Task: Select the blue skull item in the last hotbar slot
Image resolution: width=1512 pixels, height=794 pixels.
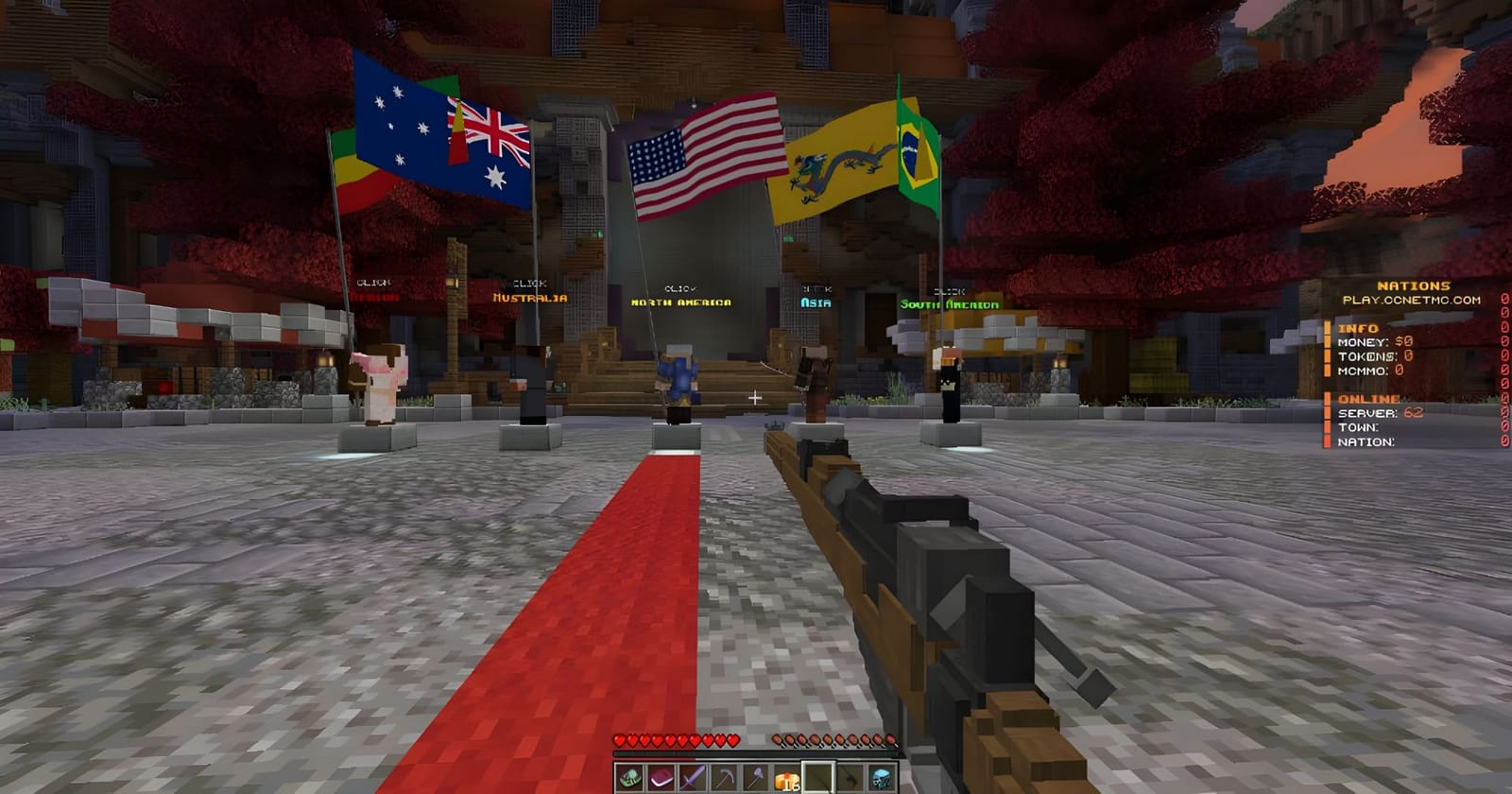Action: [883, 777]
